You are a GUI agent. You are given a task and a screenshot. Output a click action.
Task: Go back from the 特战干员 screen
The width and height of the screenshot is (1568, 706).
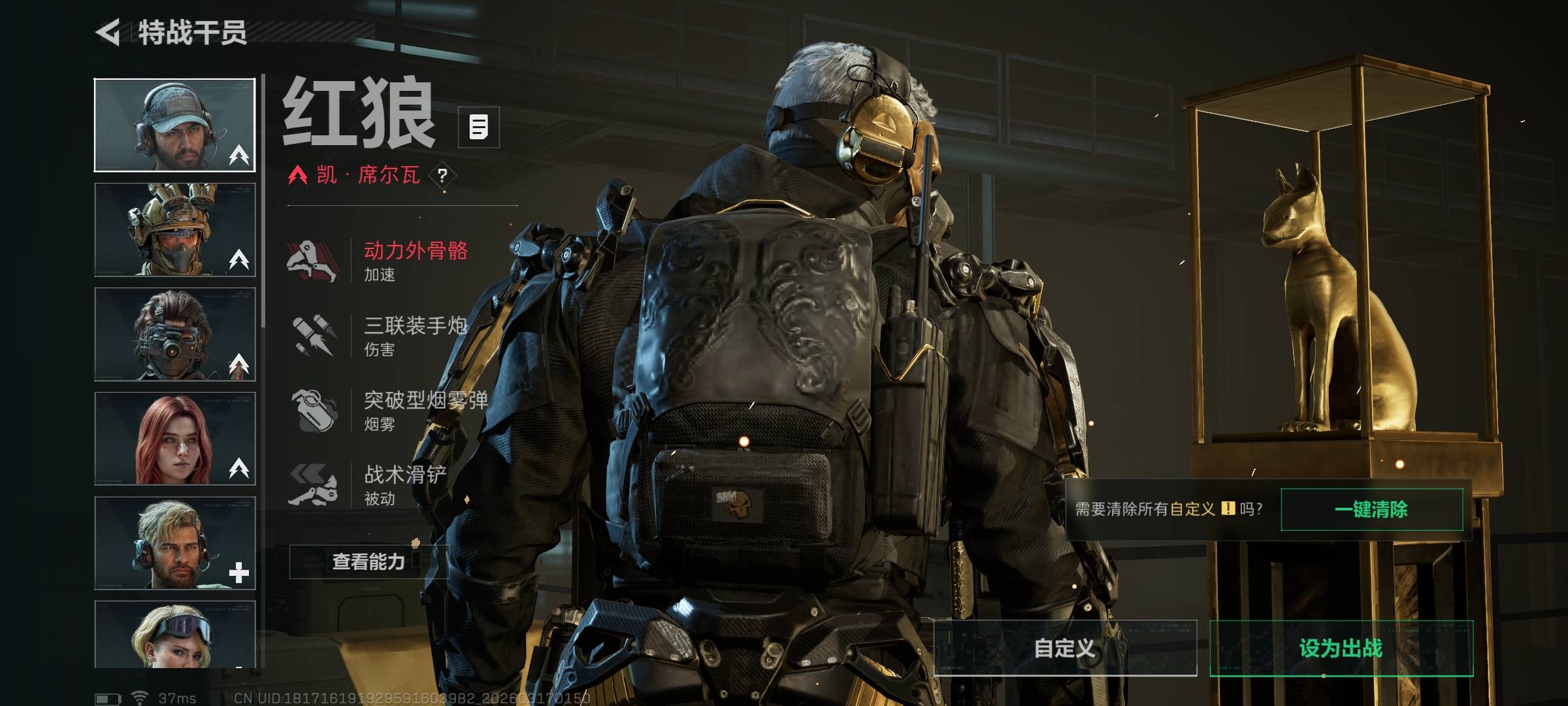pos(109,32)
